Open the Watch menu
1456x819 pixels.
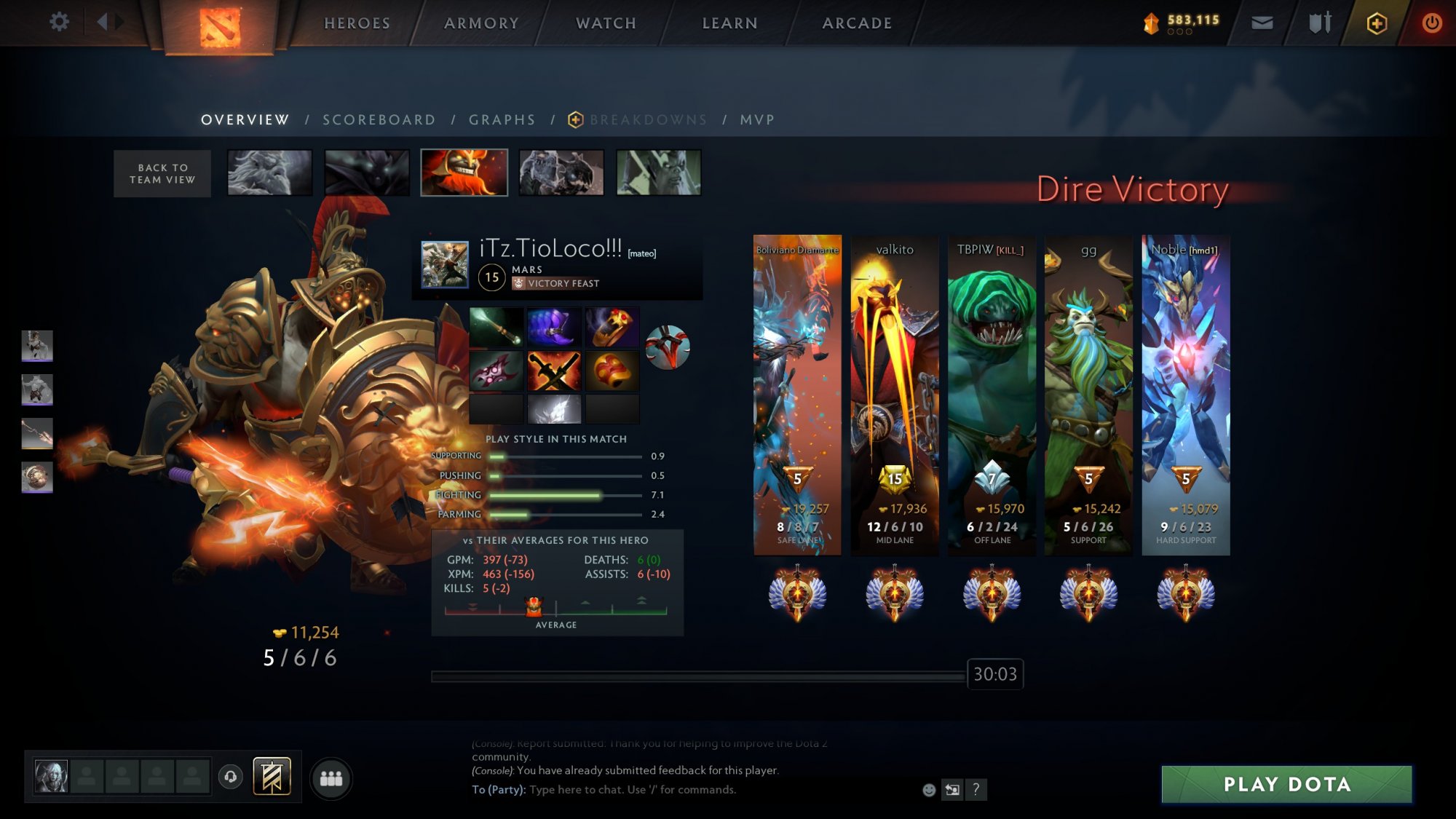click(606, 23)
